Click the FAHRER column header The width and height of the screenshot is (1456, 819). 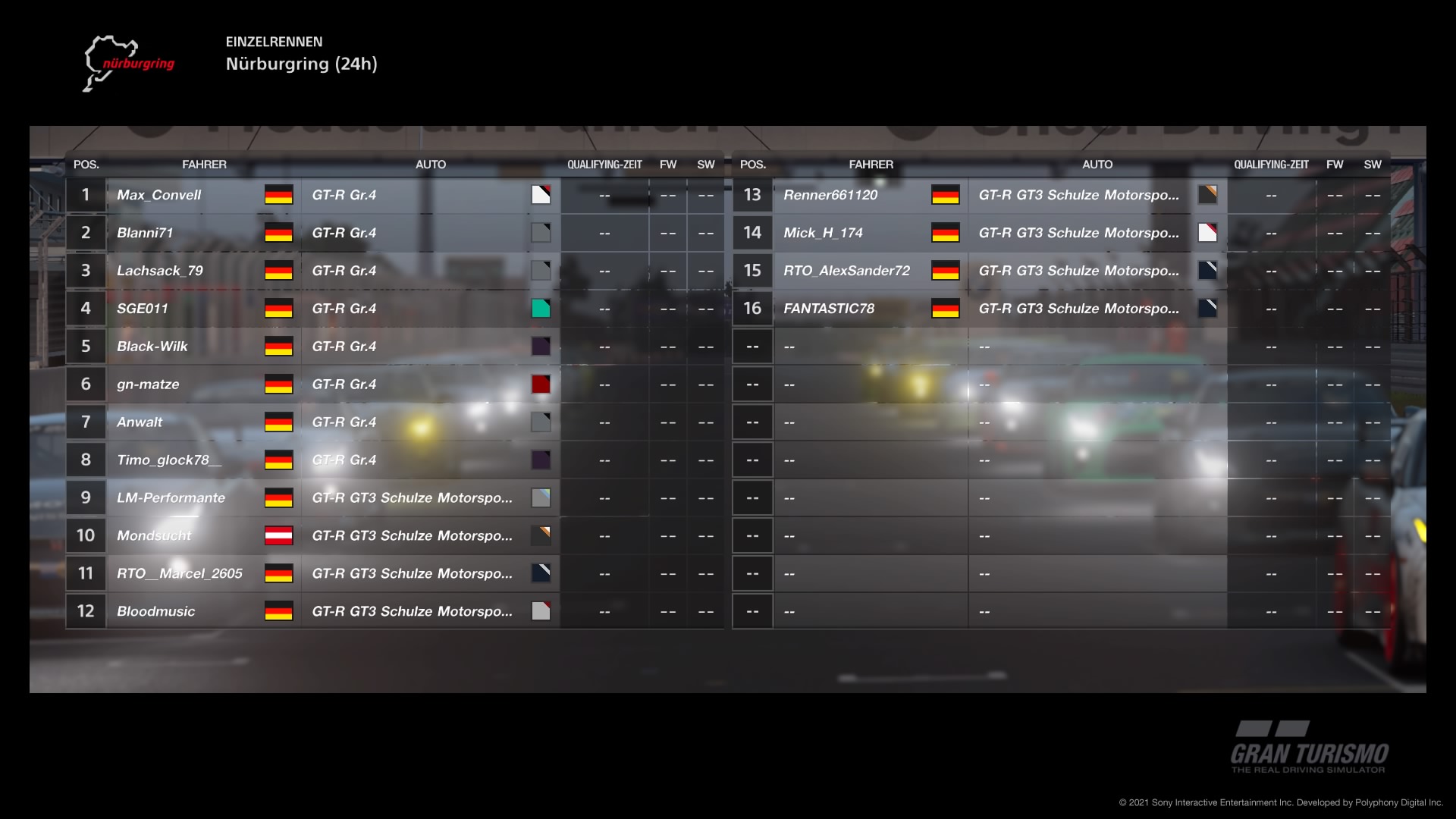205,164
